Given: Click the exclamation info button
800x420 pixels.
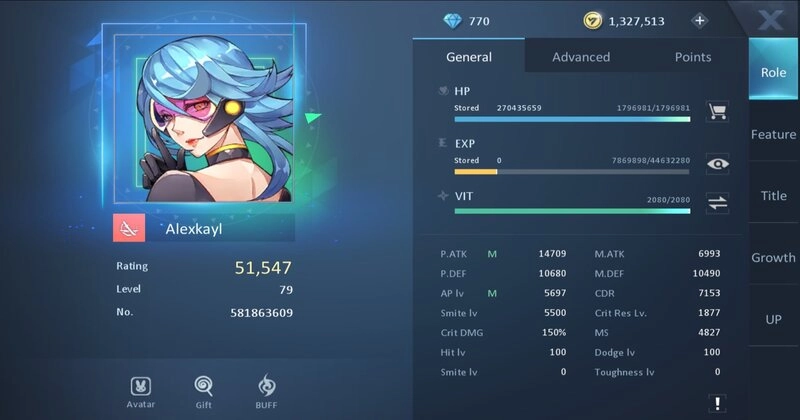Looking at the screenshot, I should (x=717, y=403).
